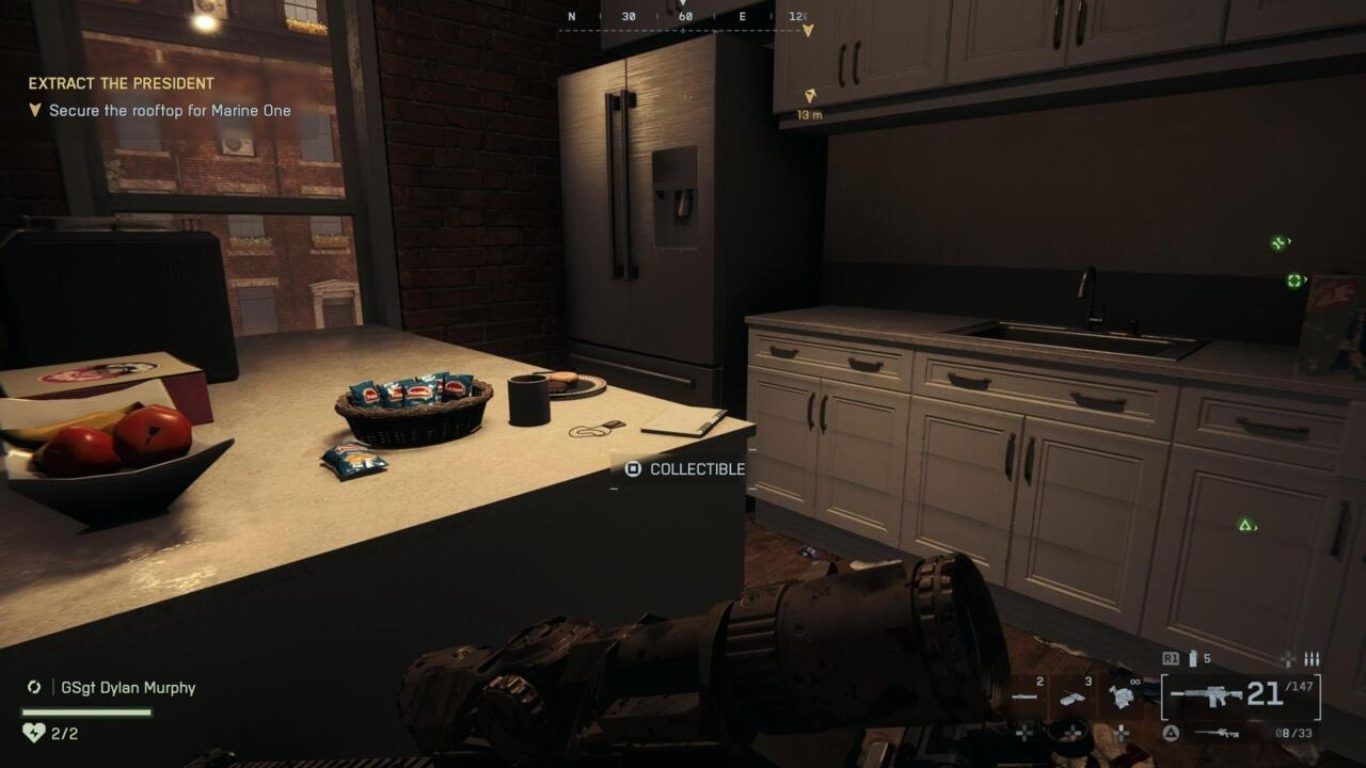Switch to the secondary weapon icon

1217,734
